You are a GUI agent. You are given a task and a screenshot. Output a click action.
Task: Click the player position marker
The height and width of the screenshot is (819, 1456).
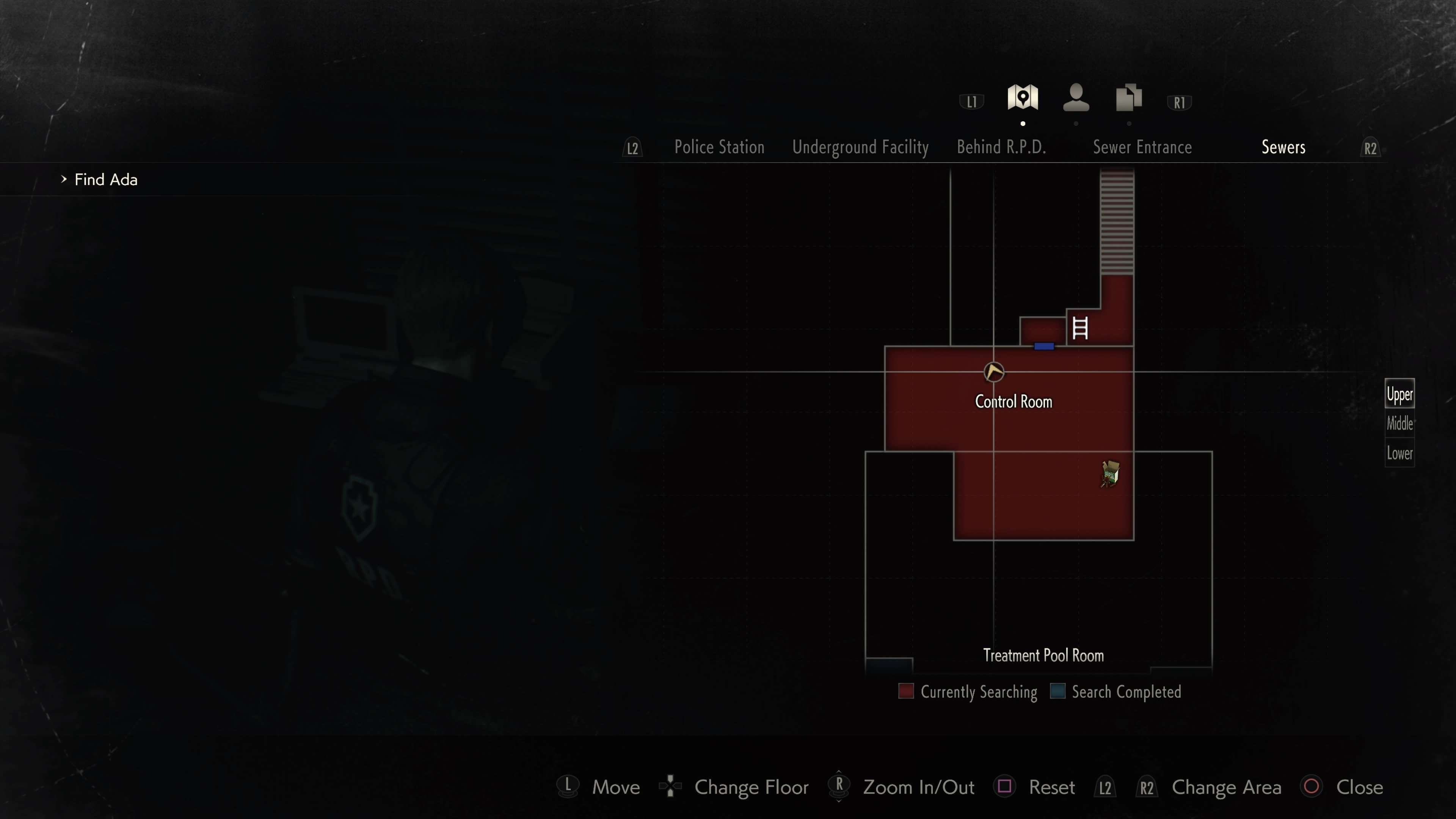(994, 372)
